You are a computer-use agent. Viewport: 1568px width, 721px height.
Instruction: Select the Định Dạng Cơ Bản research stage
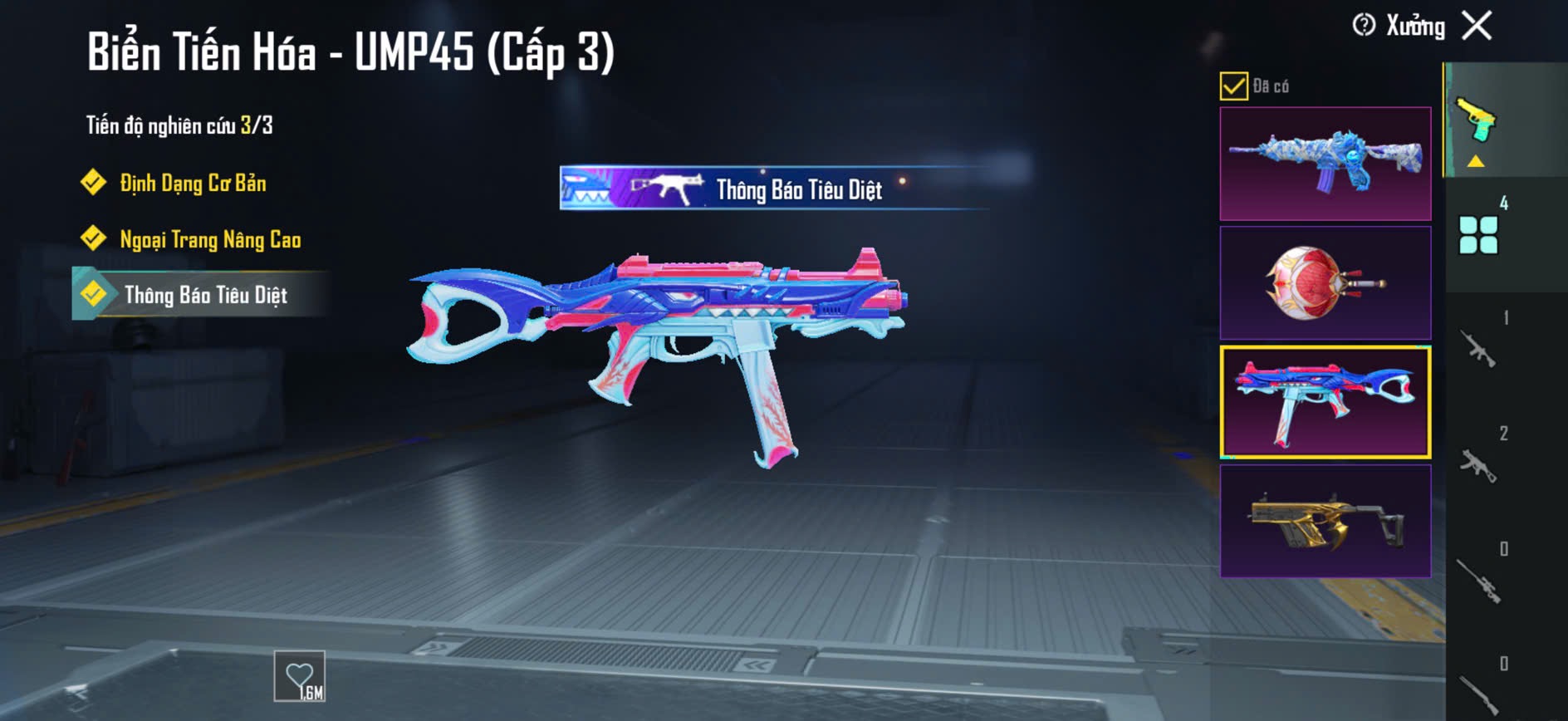tap(193, 184)
